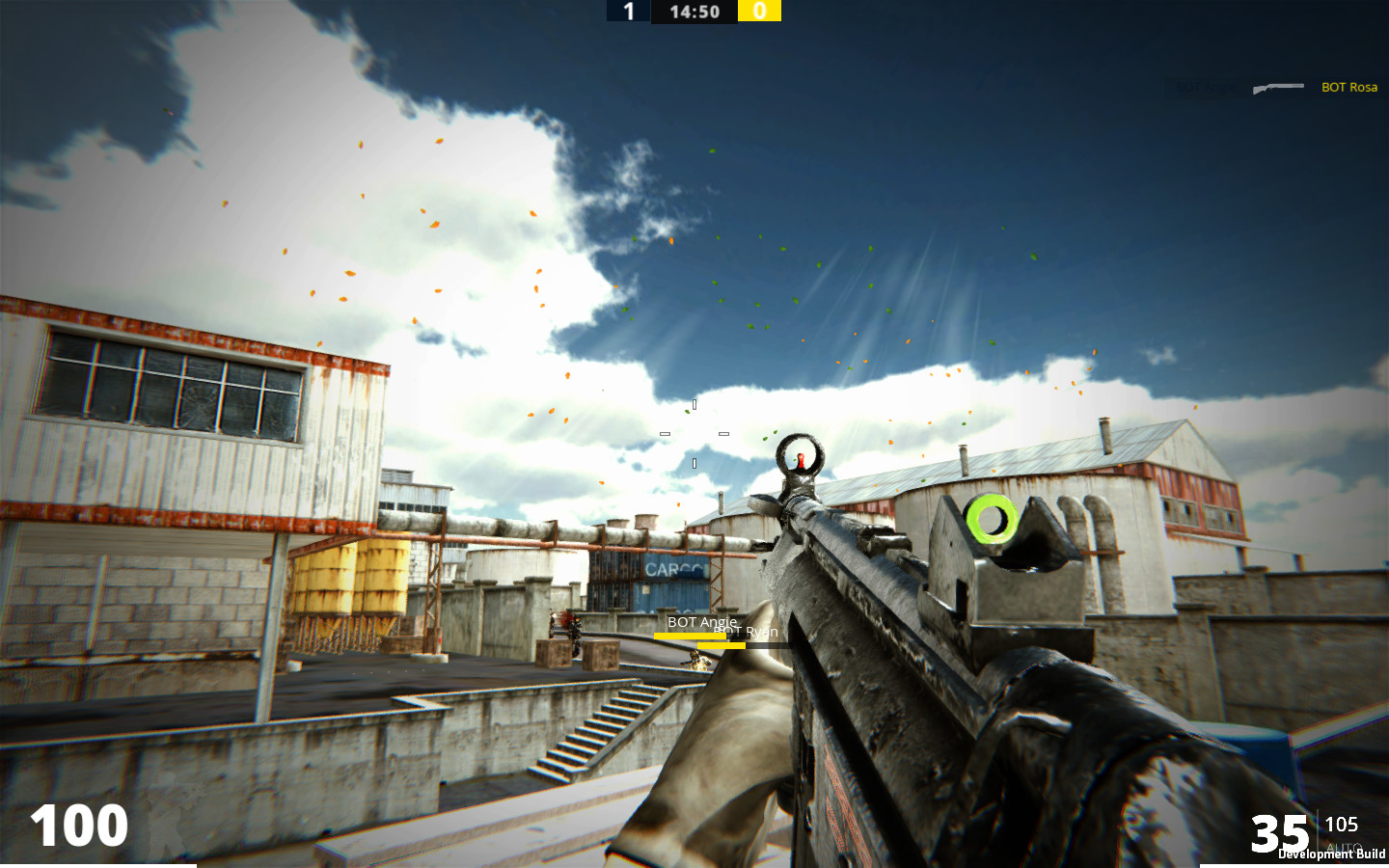Click the crosshair marker in the sky
The height and width of the screenshot is (868, 1389).
pos(693,432)
